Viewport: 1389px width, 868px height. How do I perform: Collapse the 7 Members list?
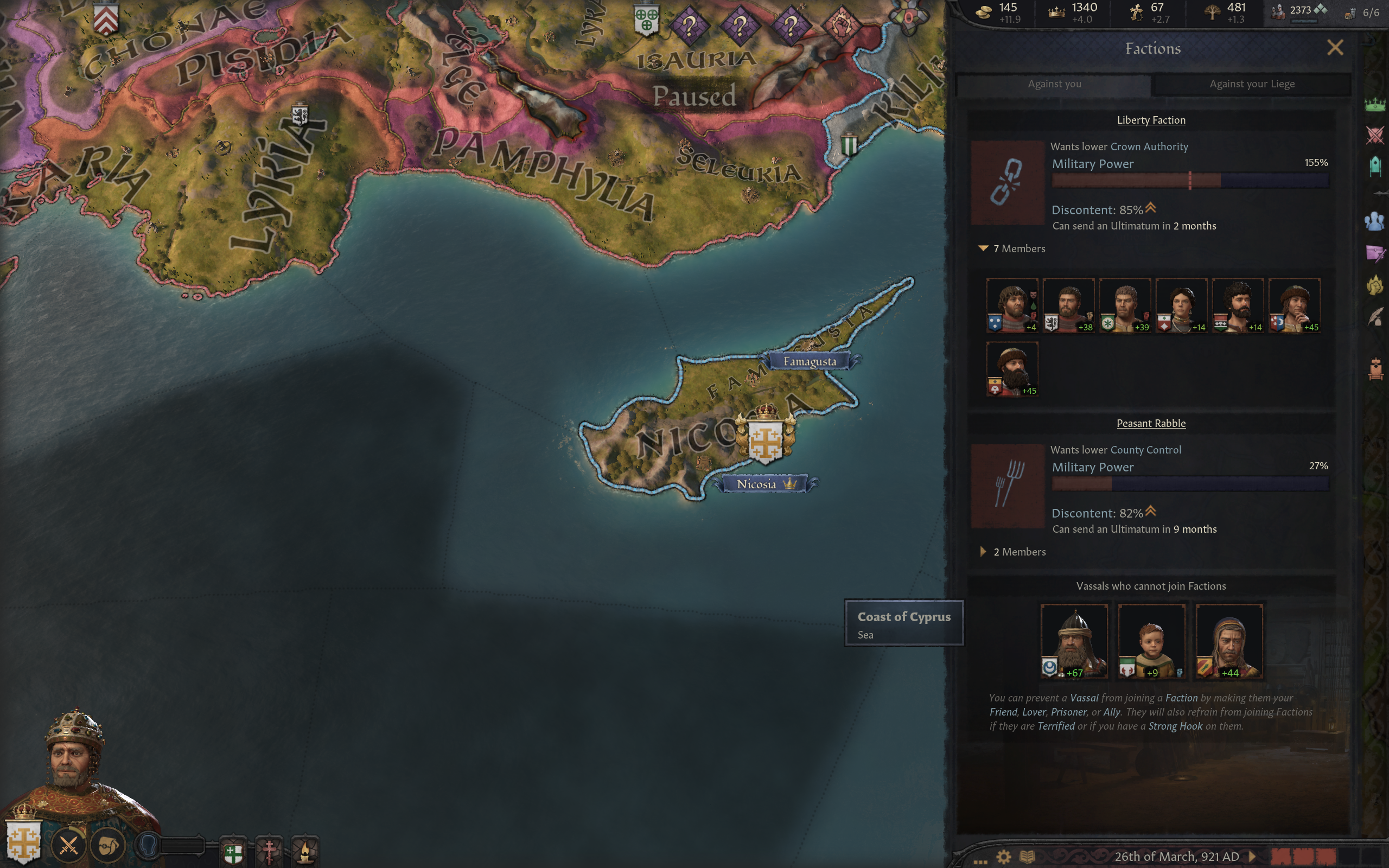[x=983, y=248]
